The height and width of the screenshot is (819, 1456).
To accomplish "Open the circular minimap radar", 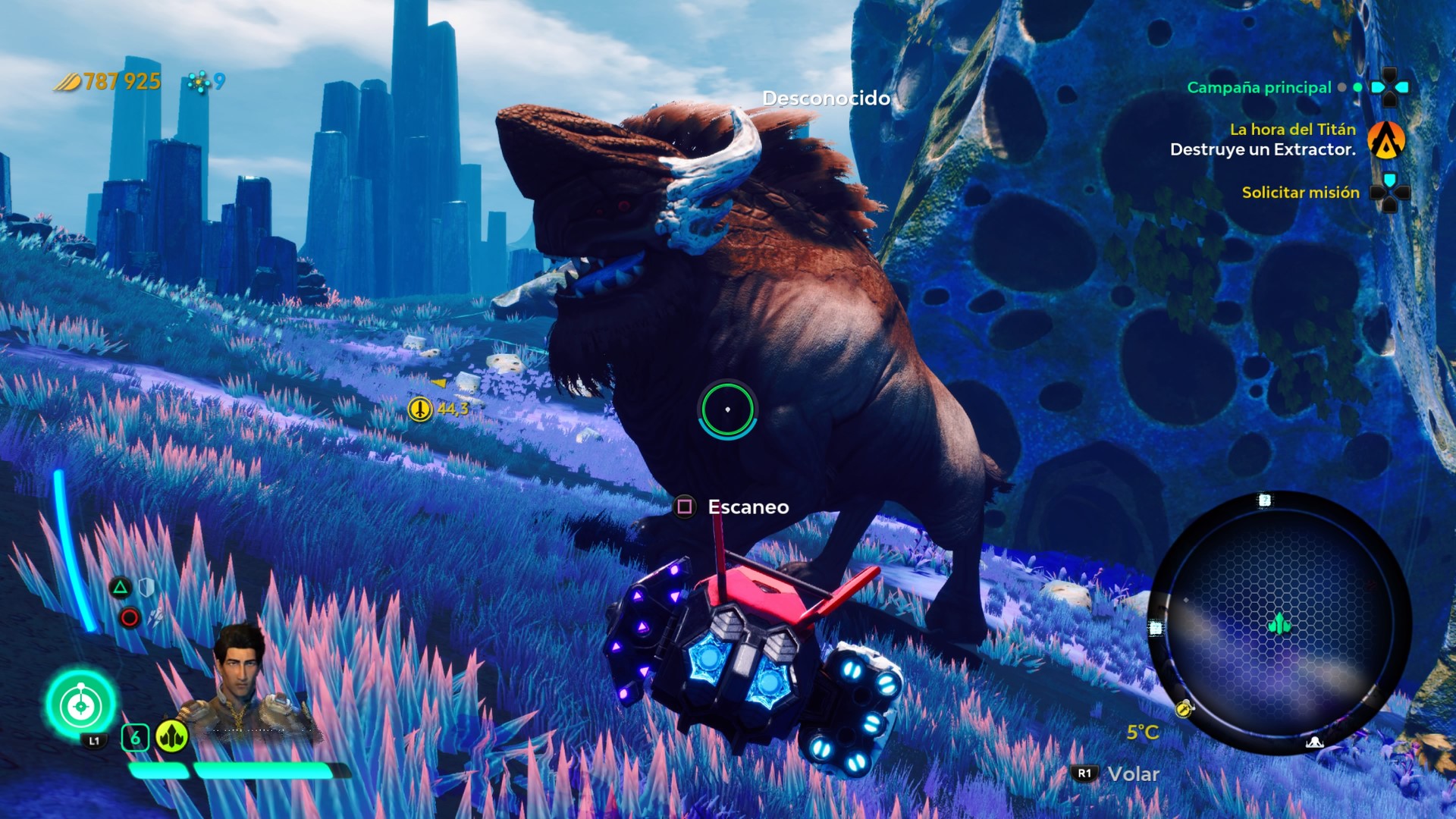I will coord(1279,623).
